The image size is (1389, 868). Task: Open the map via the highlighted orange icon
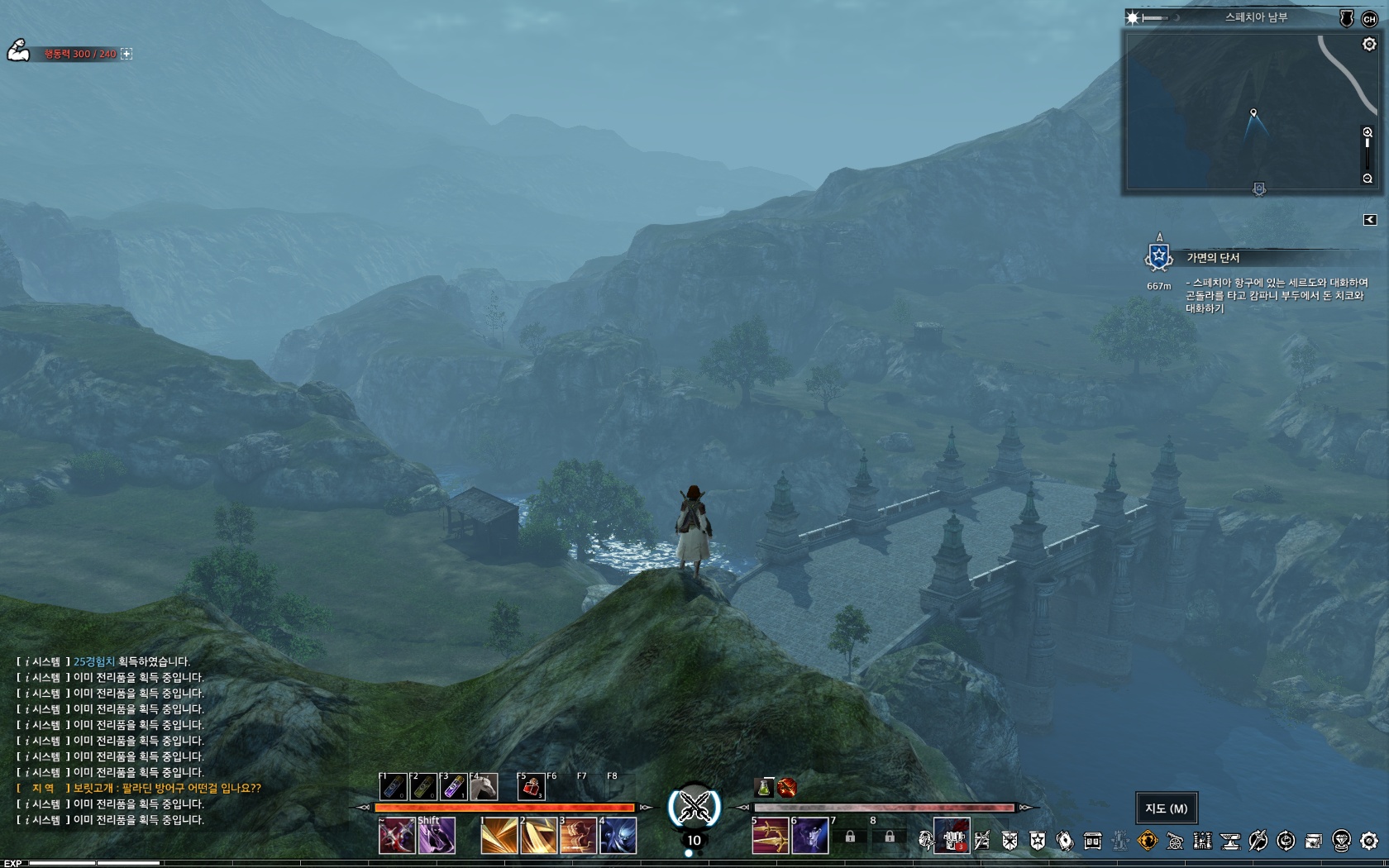(x=1148, y=841)
